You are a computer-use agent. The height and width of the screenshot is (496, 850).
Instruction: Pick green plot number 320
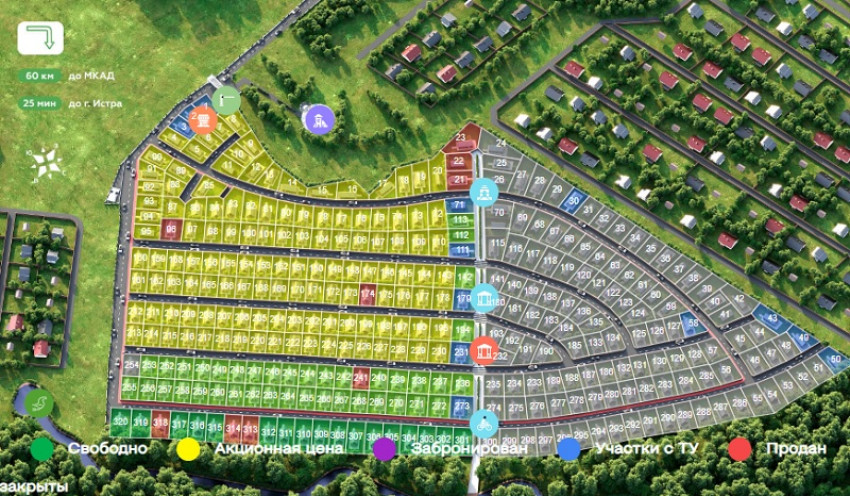click(120, 423)
